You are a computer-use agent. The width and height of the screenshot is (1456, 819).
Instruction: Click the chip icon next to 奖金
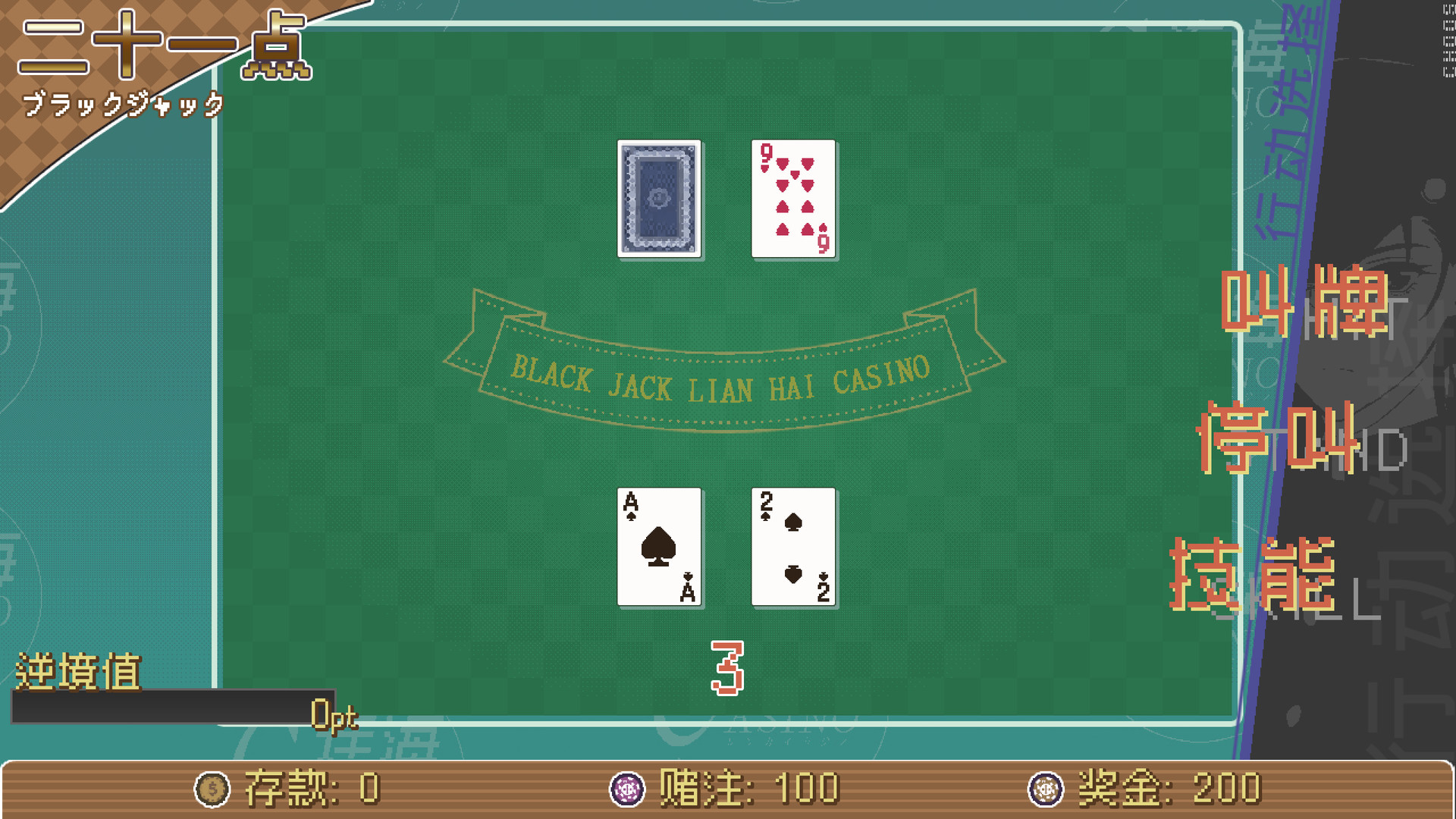[1047, 789]
